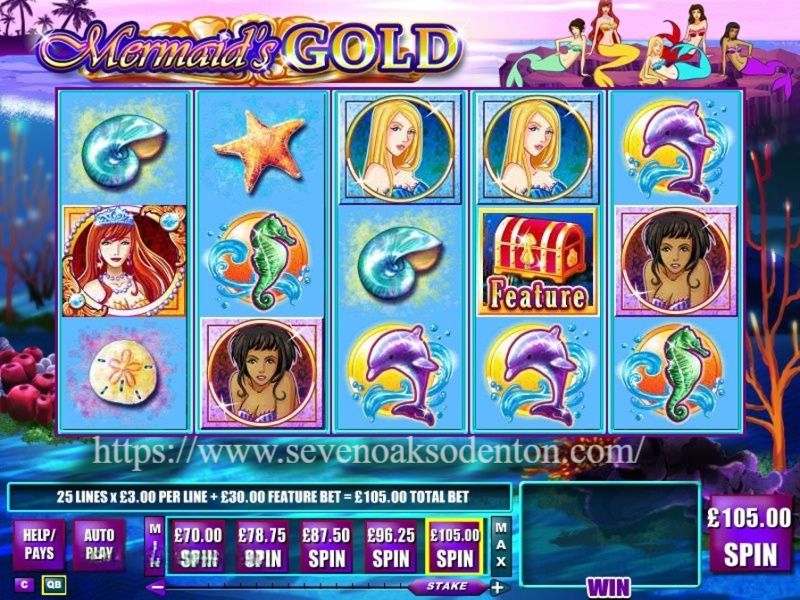800x600 pixels.
Task: Hit the large £105.00 SPIN button
Action: click(749, 538)
